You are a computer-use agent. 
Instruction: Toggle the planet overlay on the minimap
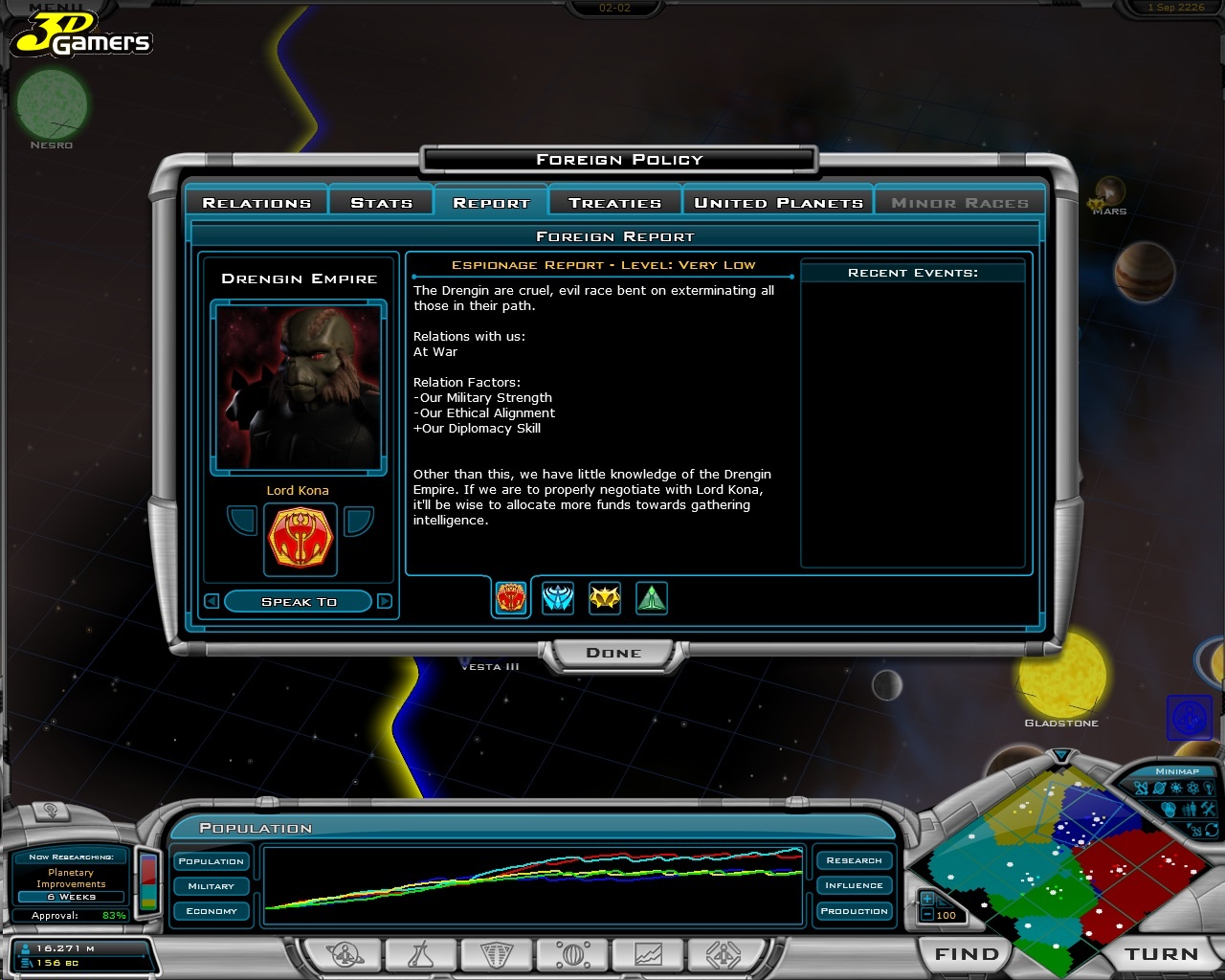[1158, 788]
